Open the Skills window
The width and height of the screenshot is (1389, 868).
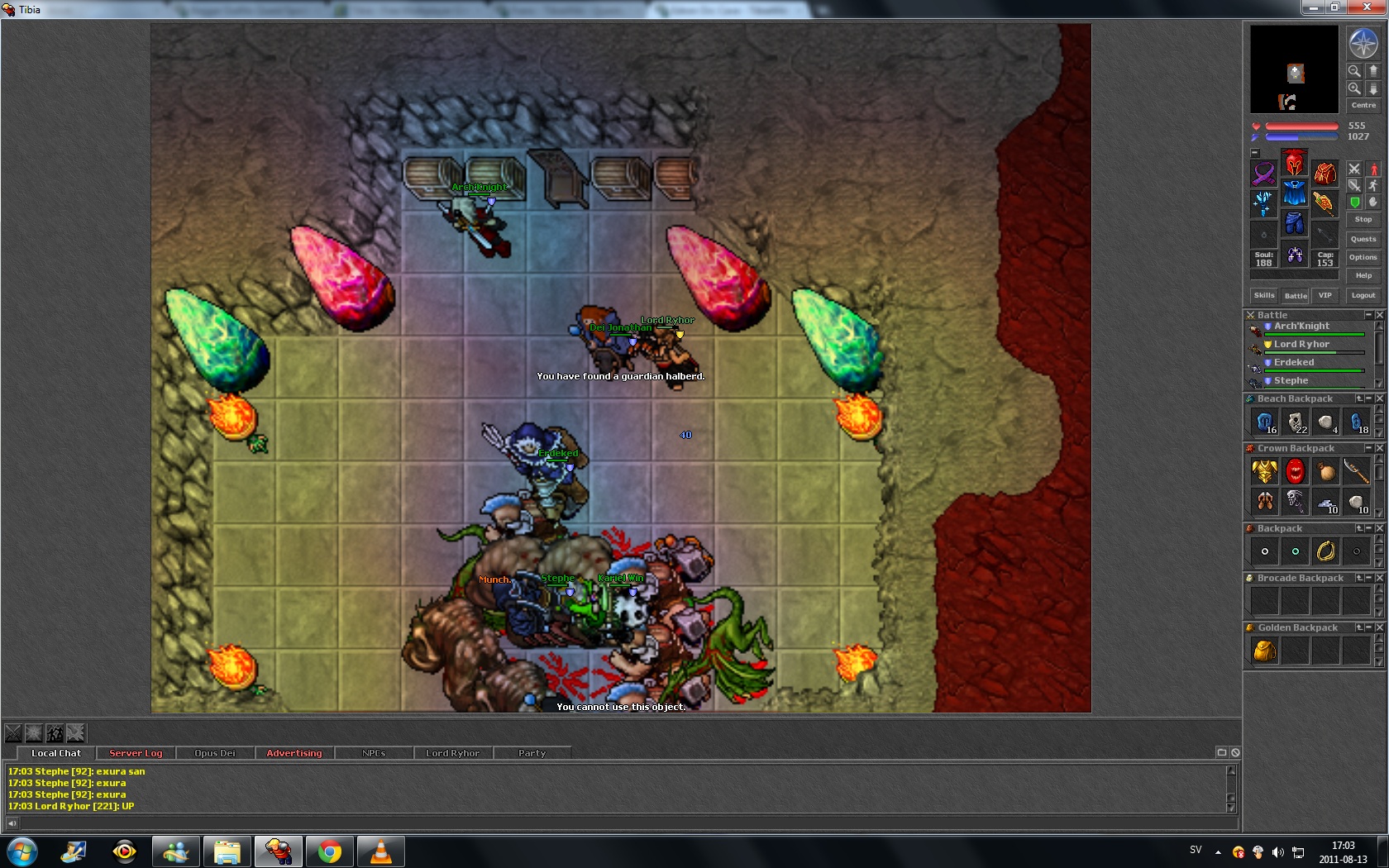[1264, 295]
